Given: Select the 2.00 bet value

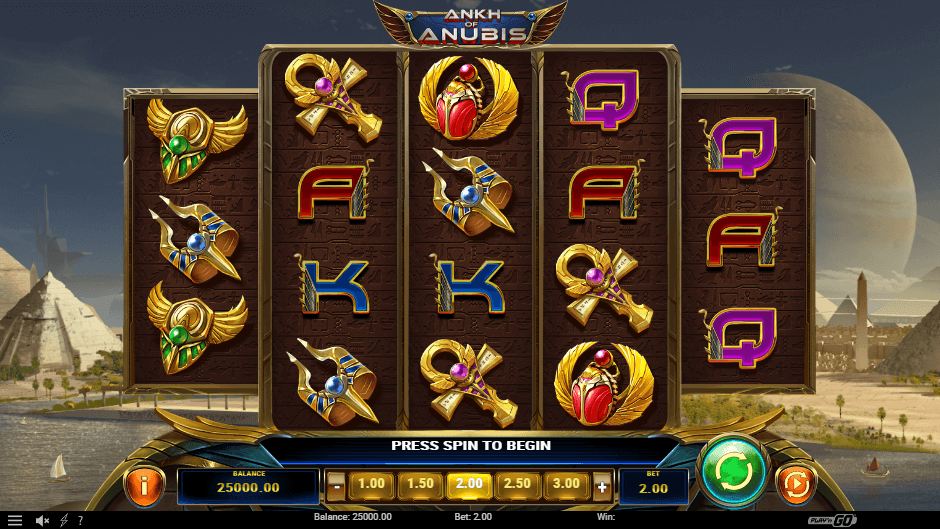Looking at the screenshot, I should [469, 485].
